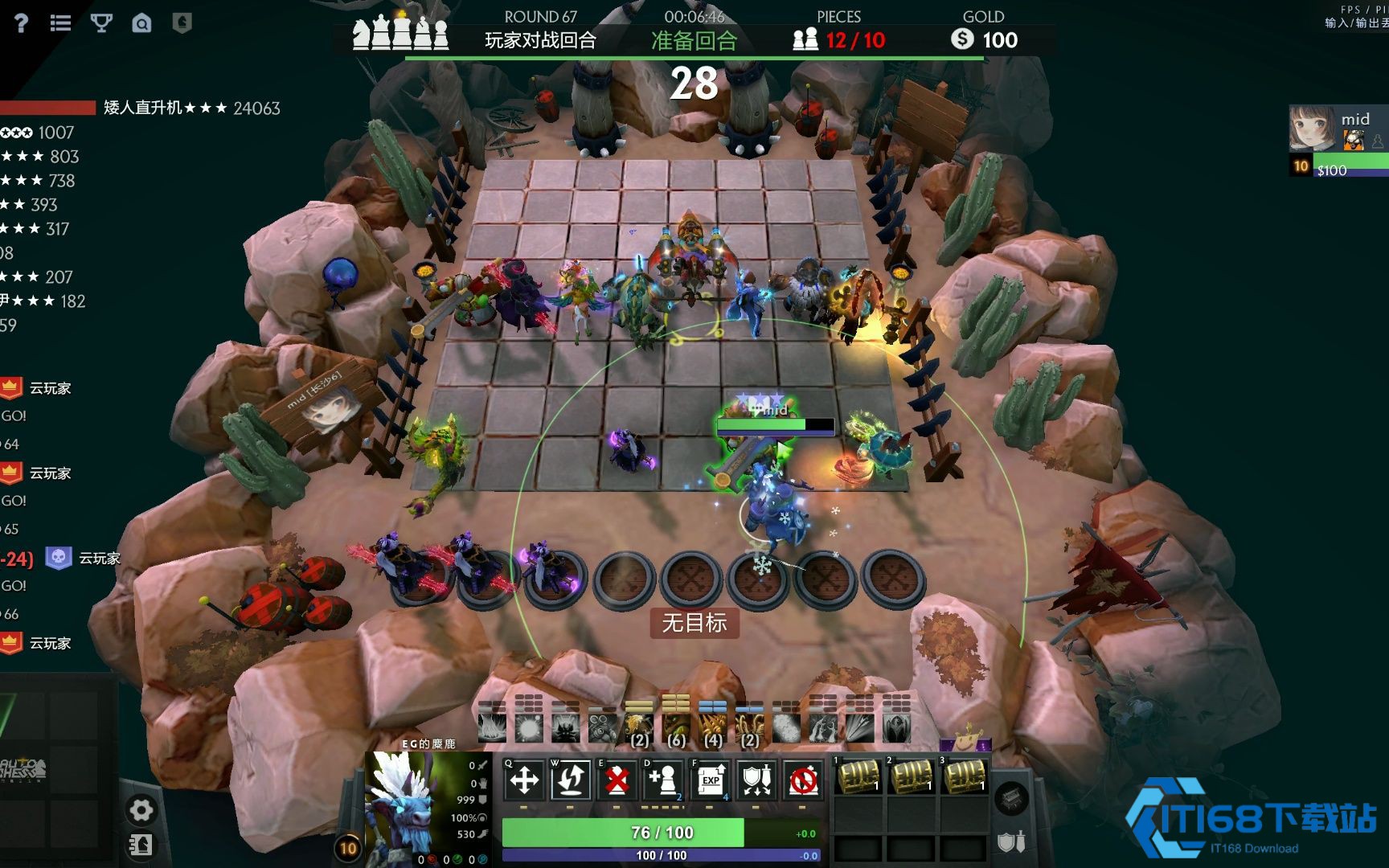Click the house search icon
This screenshot has height=868, width=1389.
coord(141,23)
